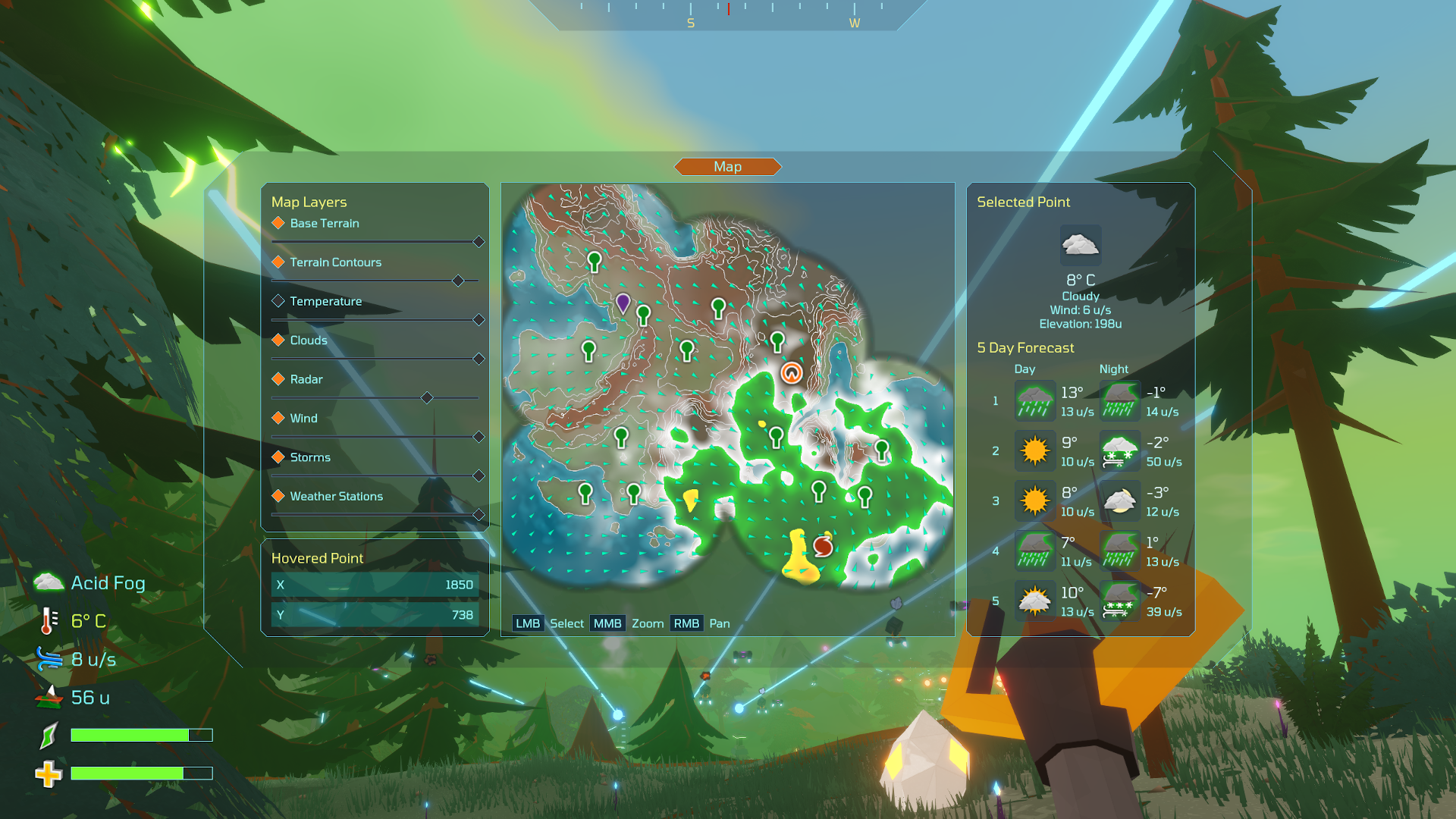Select the orange player location marker on map
Image resolution: width=1456 pixels, height=819 pixels.
point(791,372)
